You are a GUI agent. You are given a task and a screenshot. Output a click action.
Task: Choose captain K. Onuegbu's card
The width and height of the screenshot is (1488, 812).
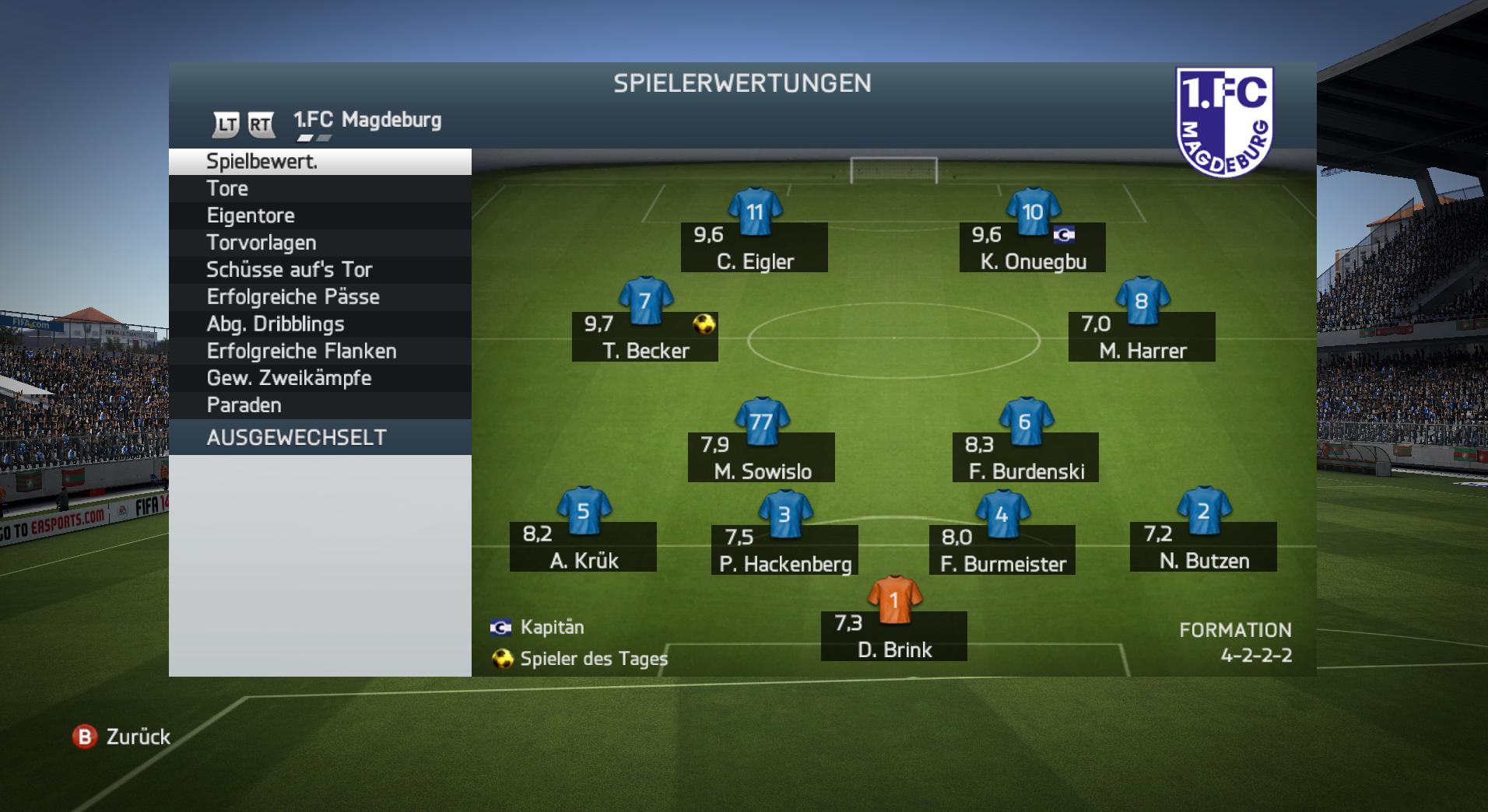point(1032,247)
